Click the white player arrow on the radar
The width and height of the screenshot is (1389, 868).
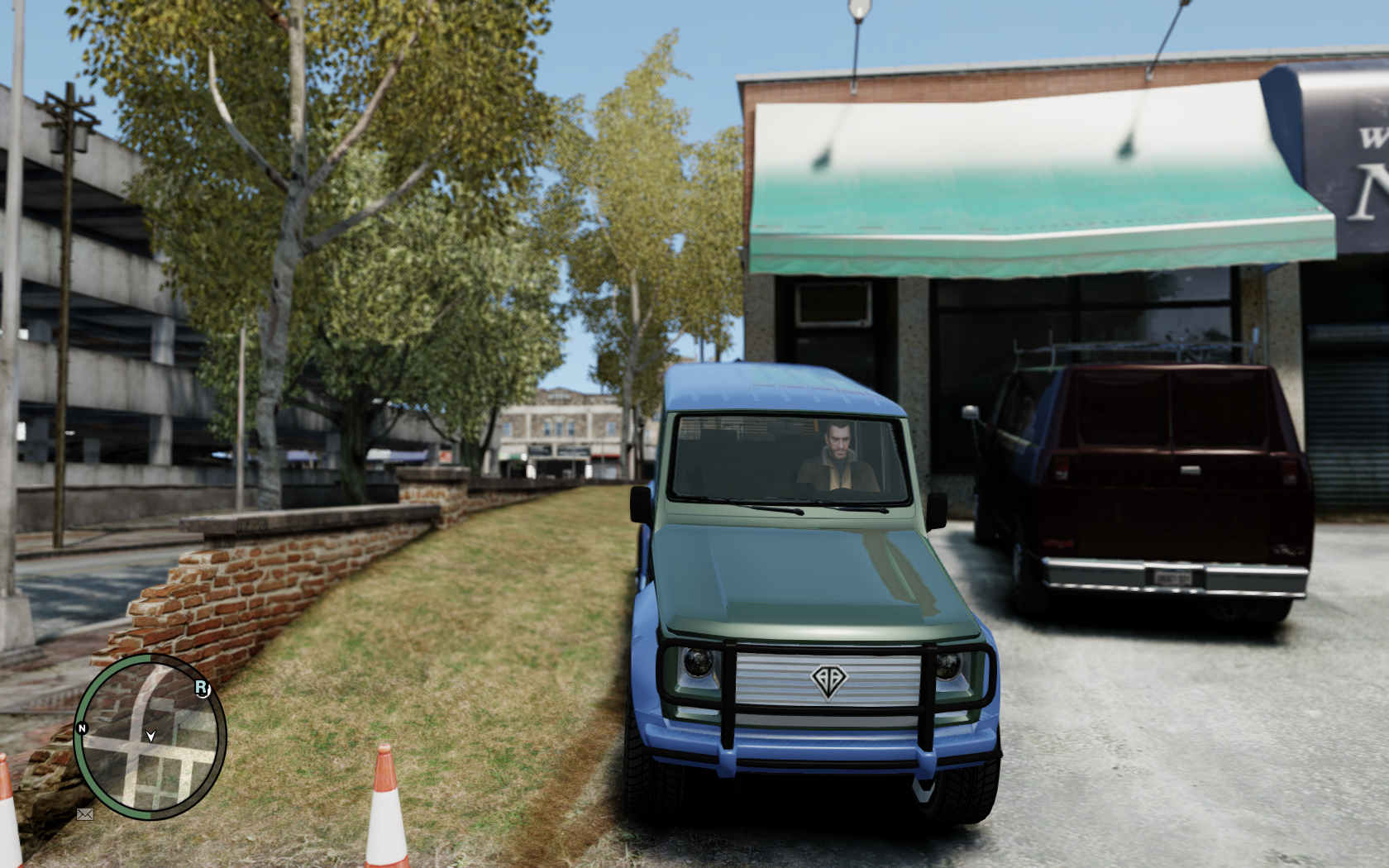tap(150, 735)
